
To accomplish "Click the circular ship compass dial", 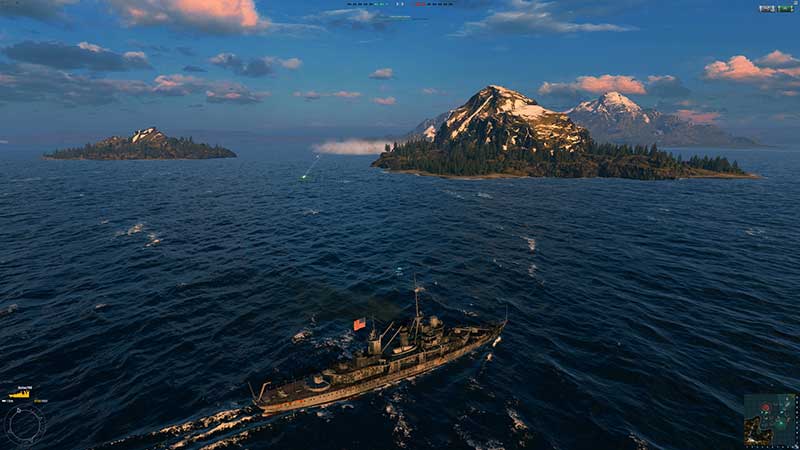I will click(24, 424).
